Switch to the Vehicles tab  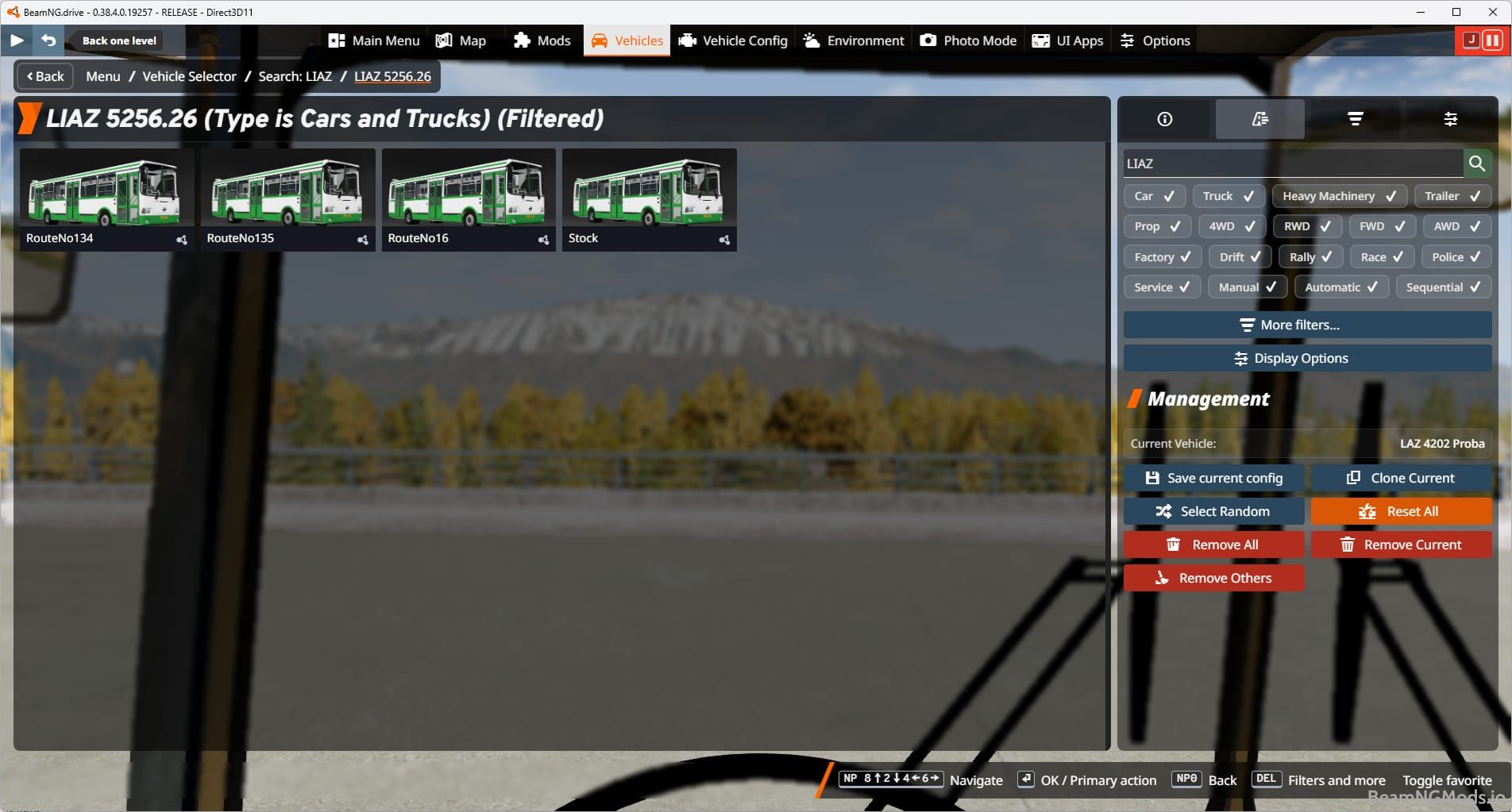click(626, 40)
